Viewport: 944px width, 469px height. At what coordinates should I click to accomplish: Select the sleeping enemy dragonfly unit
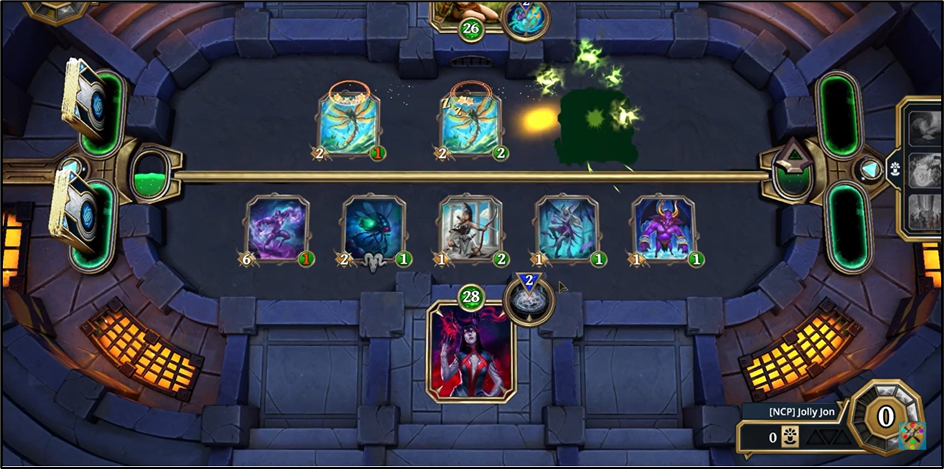click(472, 123)
